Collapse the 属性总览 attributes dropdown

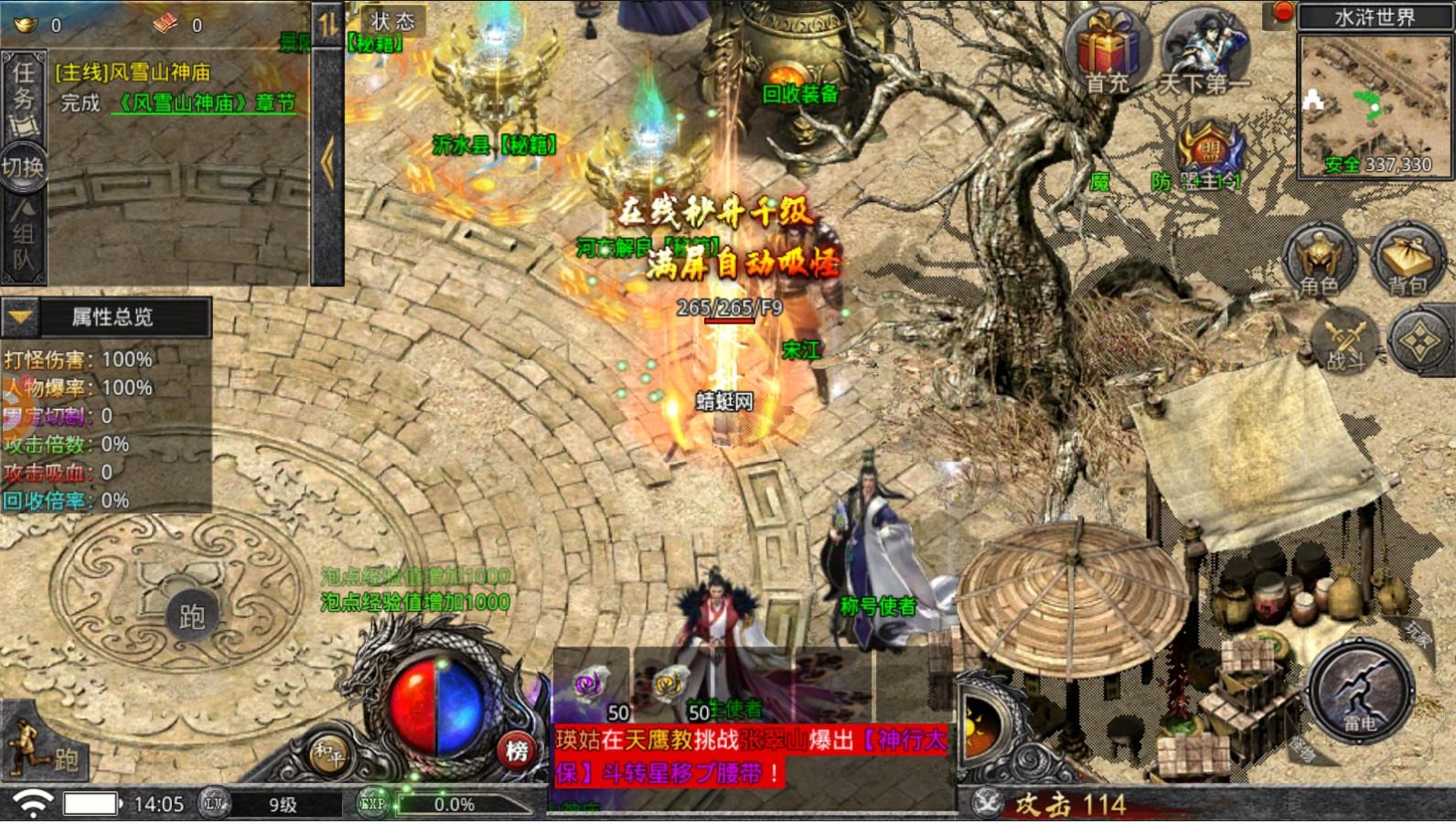coord(19,317)
